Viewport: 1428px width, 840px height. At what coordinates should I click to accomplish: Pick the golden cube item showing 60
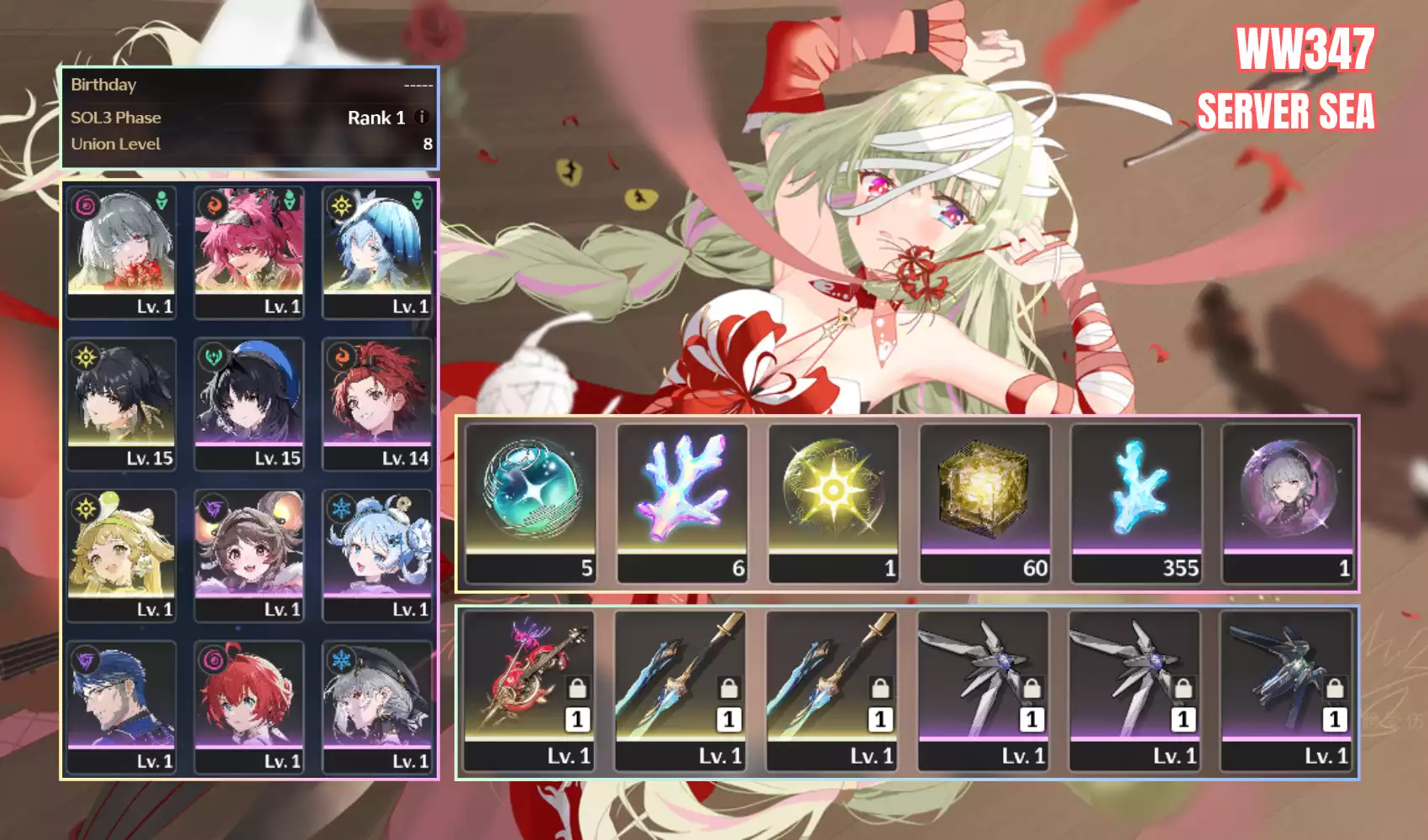984,501
